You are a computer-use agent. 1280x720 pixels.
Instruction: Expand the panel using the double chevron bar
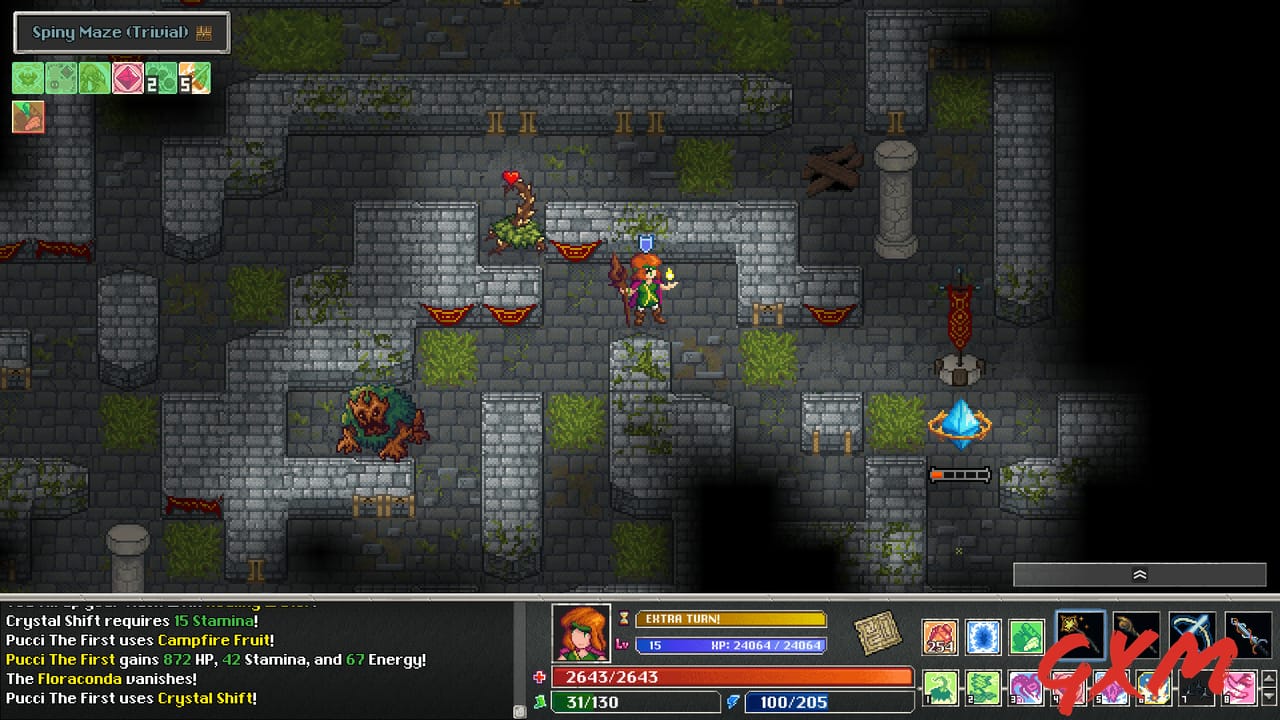[x=1139, y=575]
